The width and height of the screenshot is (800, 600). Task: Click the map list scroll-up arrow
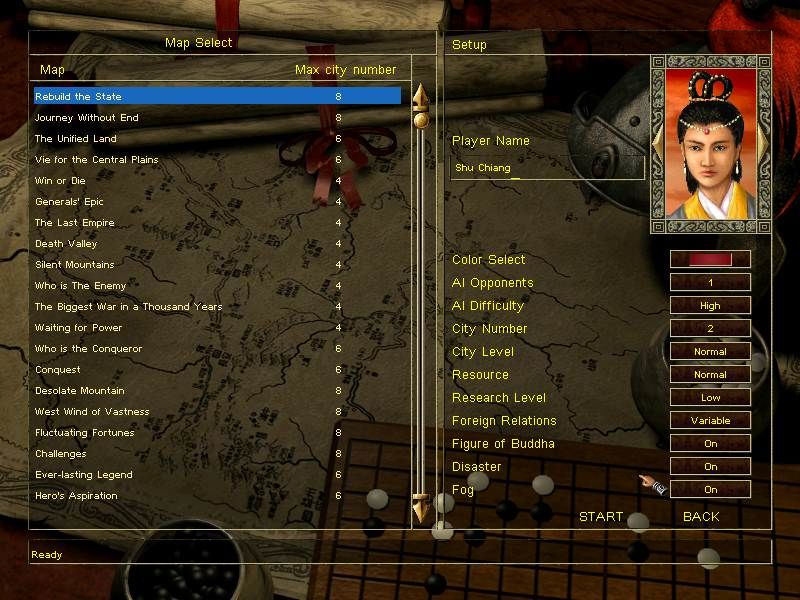coord(421,97)
